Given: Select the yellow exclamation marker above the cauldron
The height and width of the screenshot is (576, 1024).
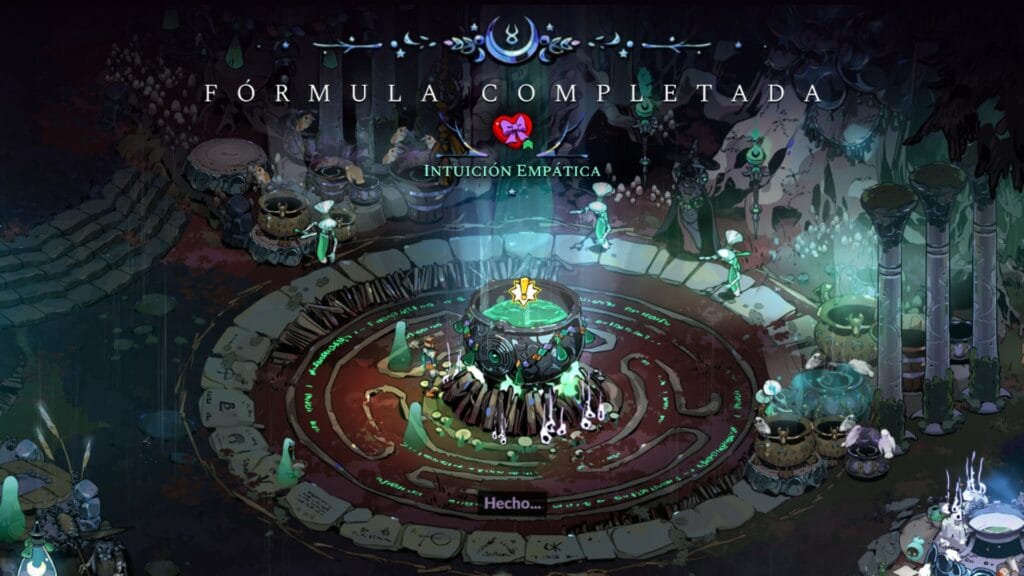Looking at the screenshot, I should coord(521,292).
